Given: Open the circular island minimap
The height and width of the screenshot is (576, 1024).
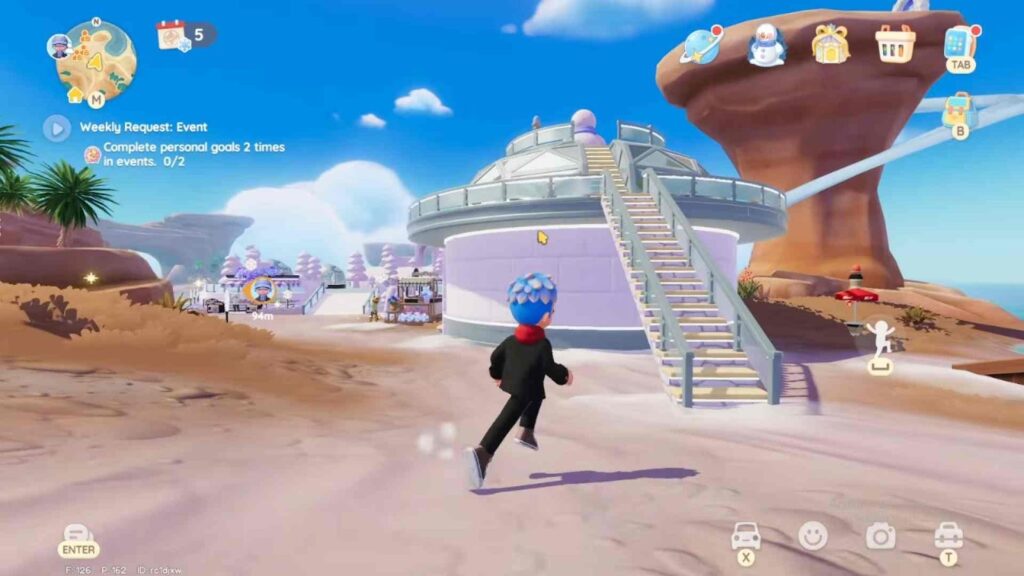Looking at the screenshot, I should (x=97, y=60).
